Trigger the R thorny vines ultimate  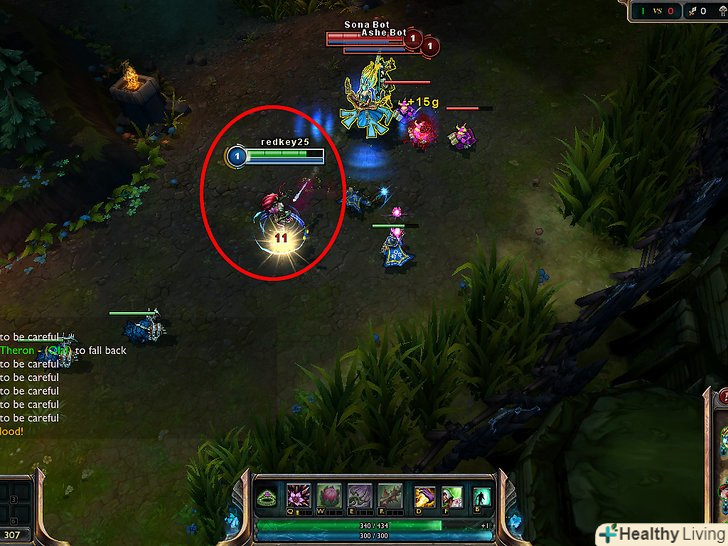(390, 496)
